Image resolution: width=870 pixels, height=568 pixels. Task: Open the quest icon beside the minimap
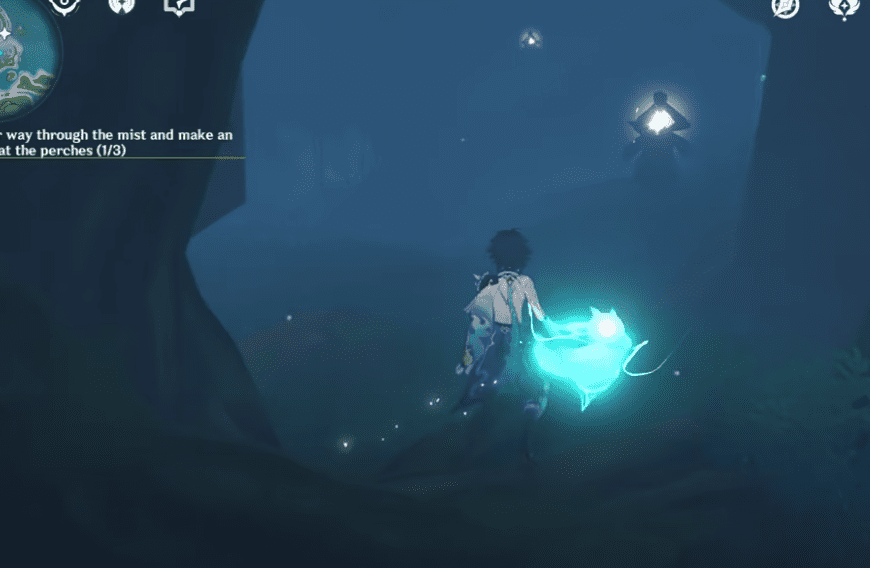click(64, 6)
